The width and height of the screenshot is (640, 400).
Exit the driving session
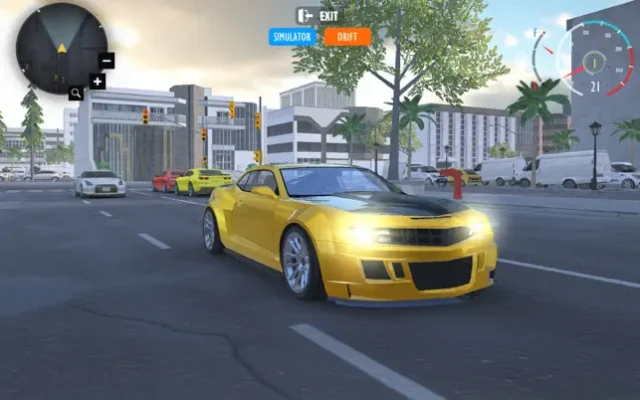[318, 15]
